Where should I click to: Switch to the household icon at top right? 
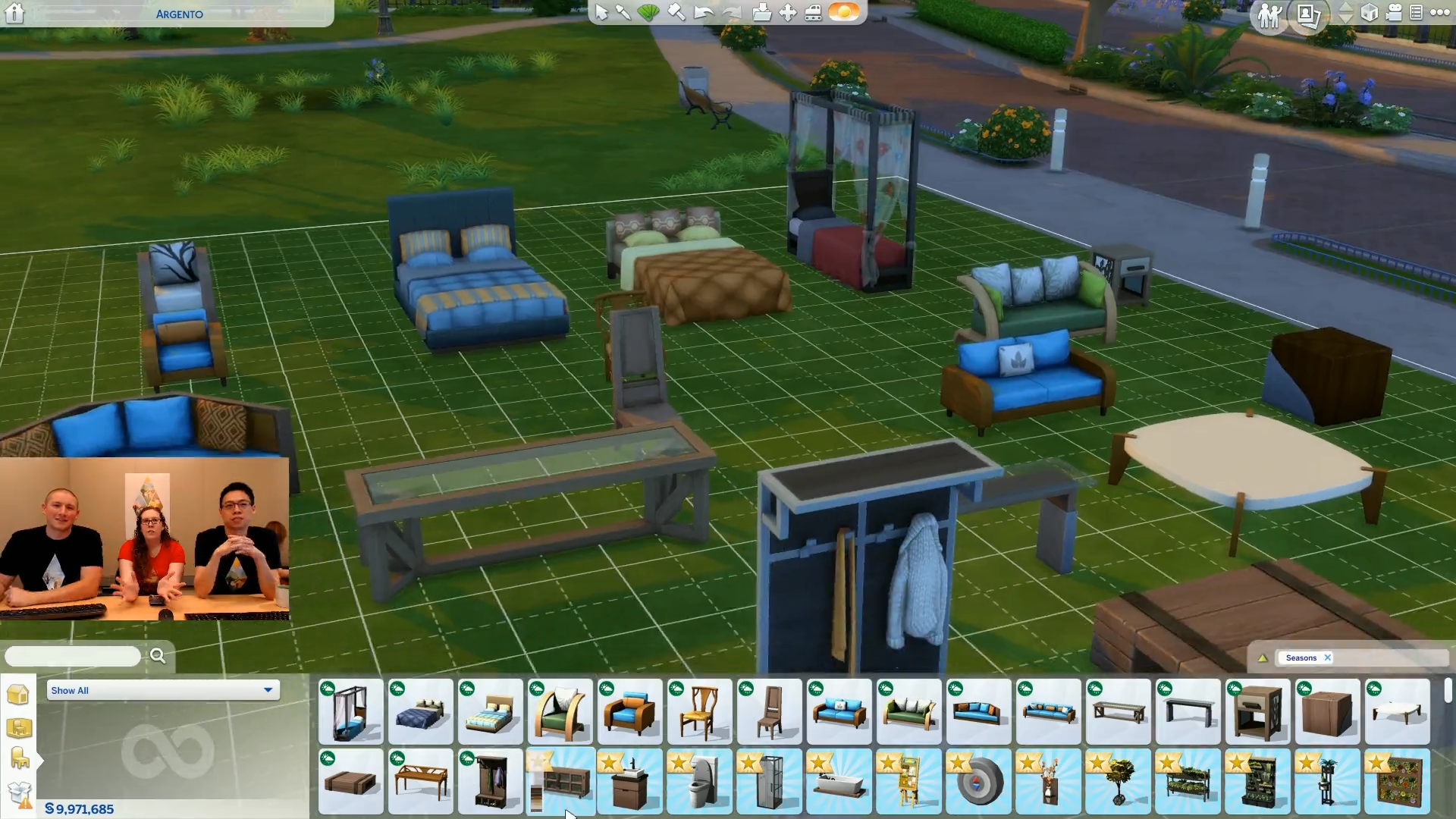1269,14
